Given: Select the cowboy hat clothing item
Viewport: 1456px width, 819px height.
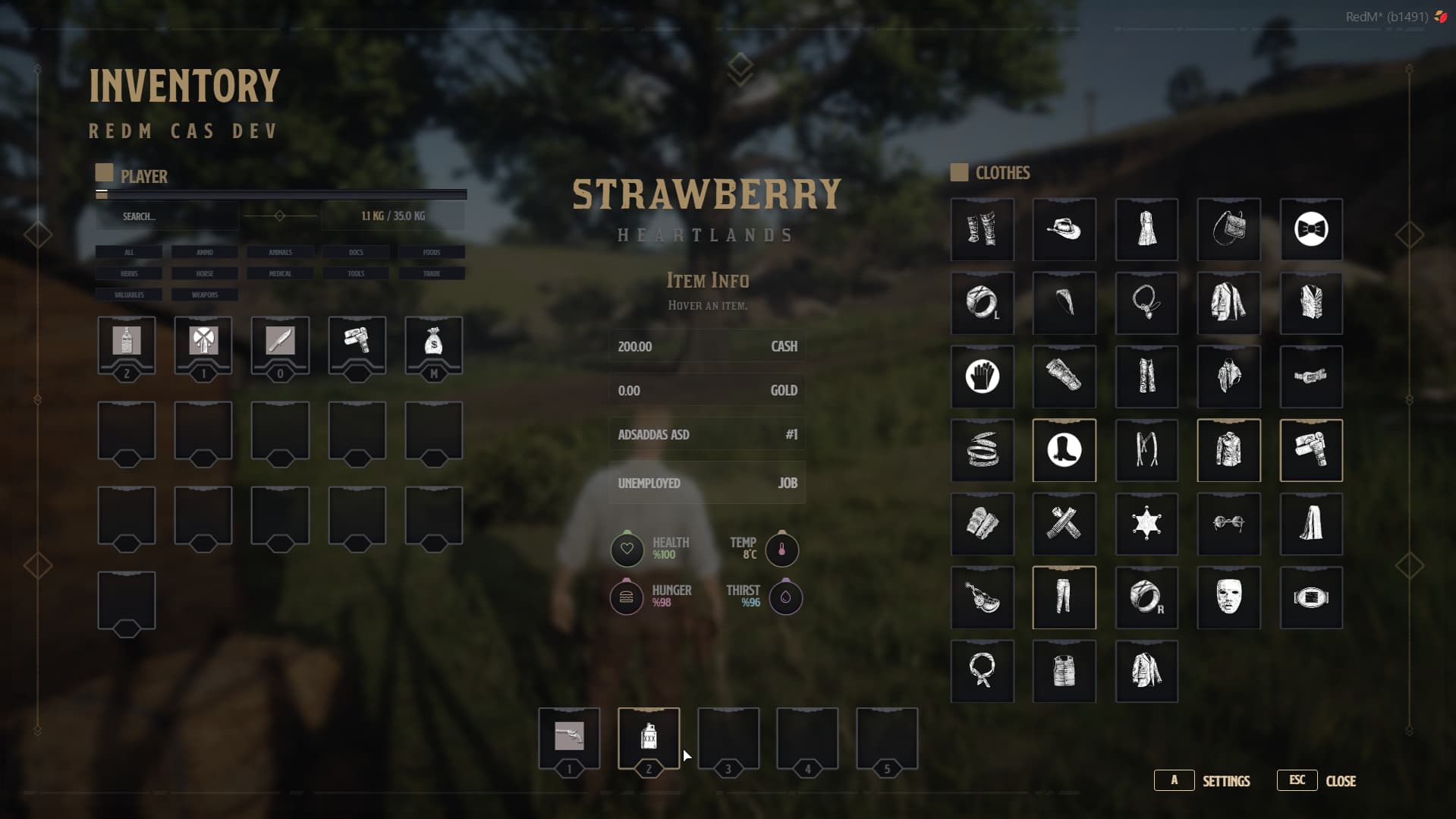Looking at the screenshot, I should click(x=1064, y=229).
